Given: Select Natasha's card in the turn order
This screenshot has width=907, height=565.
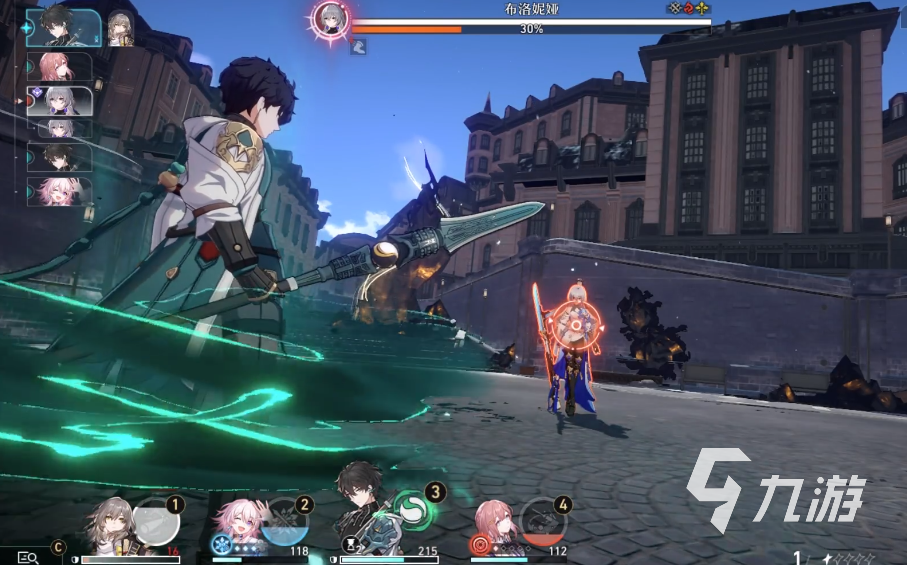Looking at the screenshot, I should (x=60, y=66).
